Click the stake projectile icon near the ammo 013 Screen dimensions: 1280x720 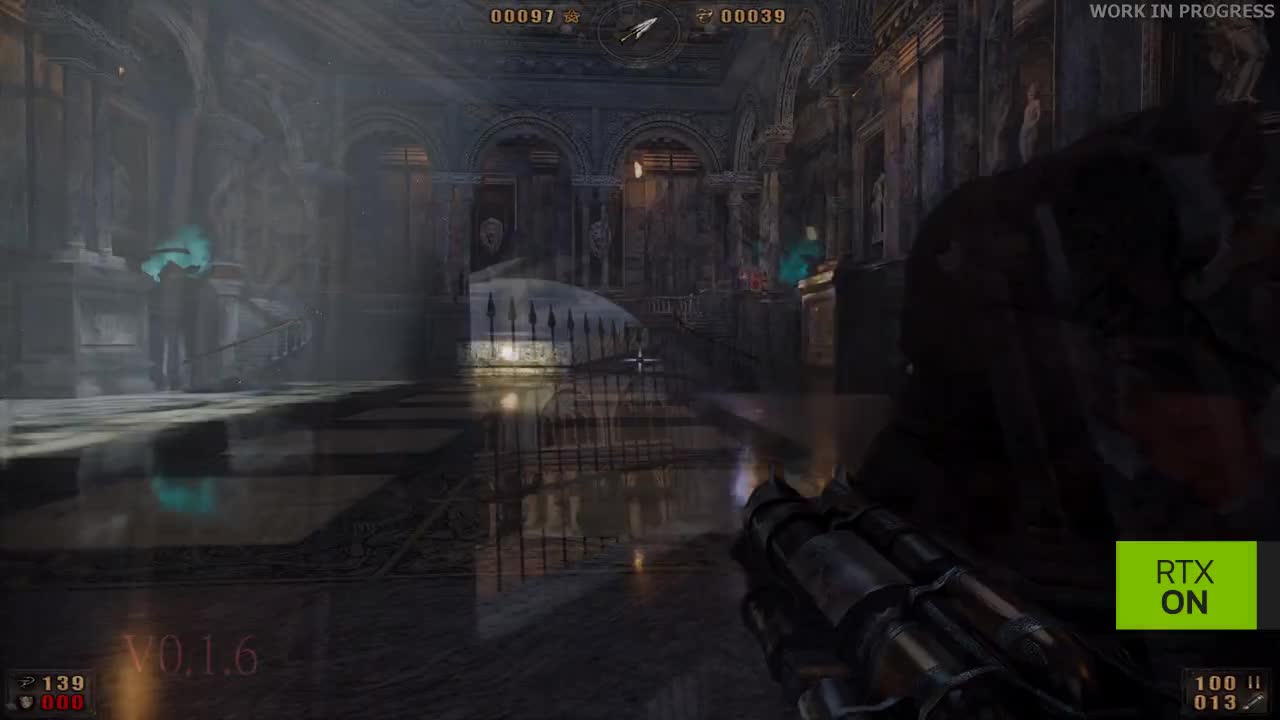pos(1253,702)
